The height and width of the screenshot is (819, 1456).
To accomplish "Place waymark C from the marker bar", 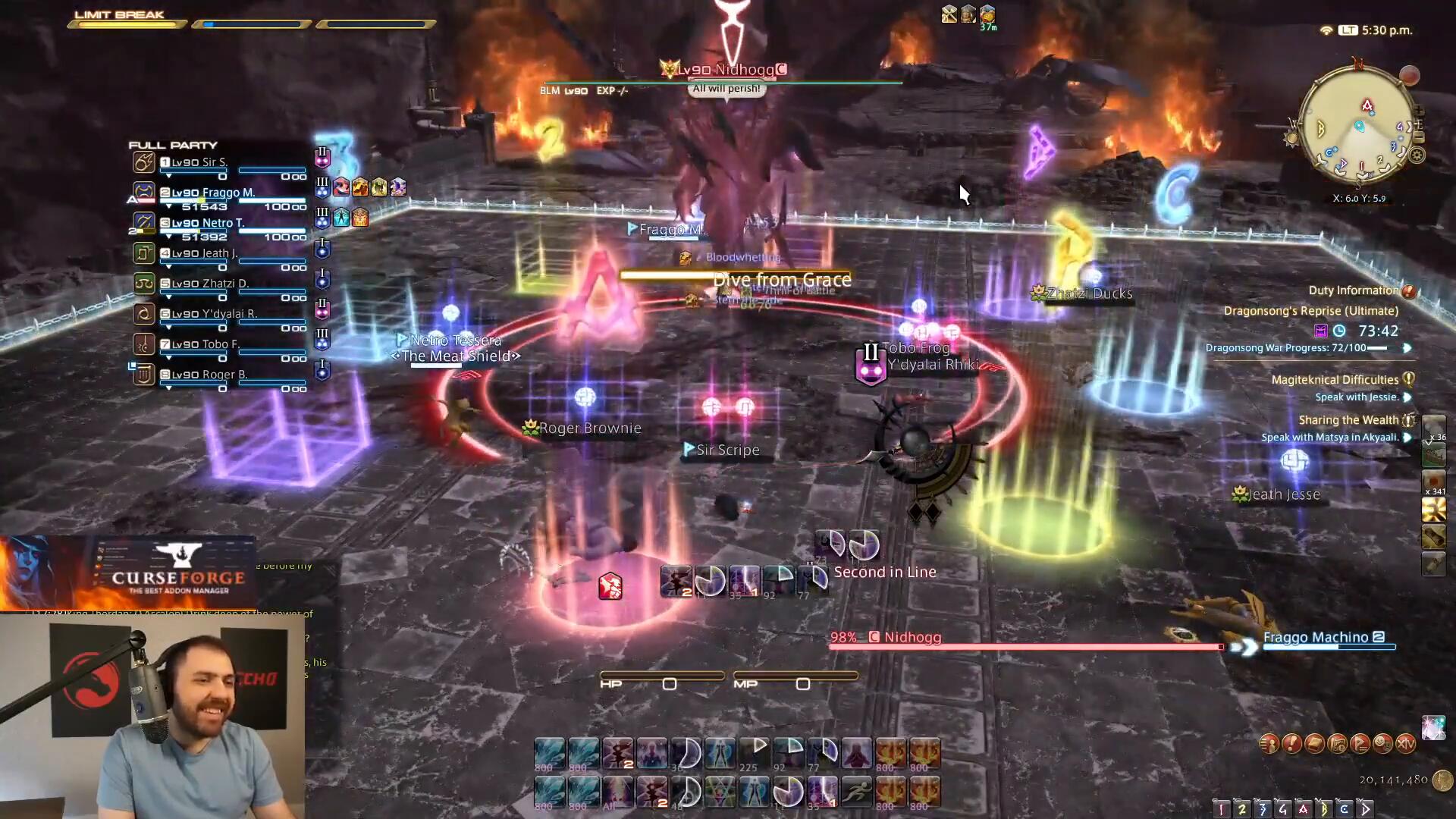I will [1344, 808].
